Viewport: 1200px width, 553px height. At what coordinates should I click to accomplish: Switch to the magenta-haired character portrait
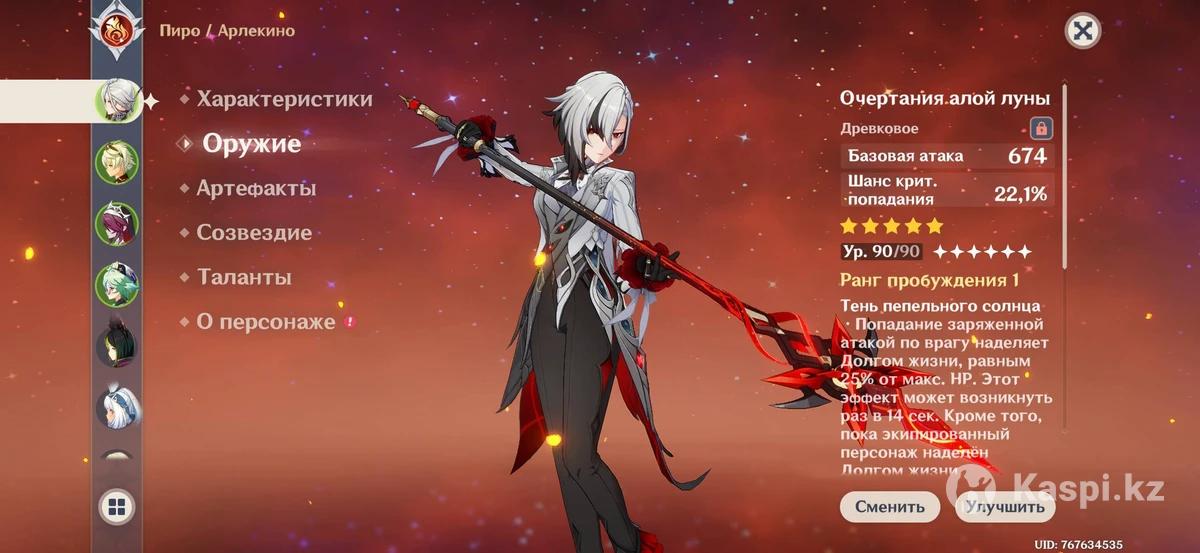point(117,224)
